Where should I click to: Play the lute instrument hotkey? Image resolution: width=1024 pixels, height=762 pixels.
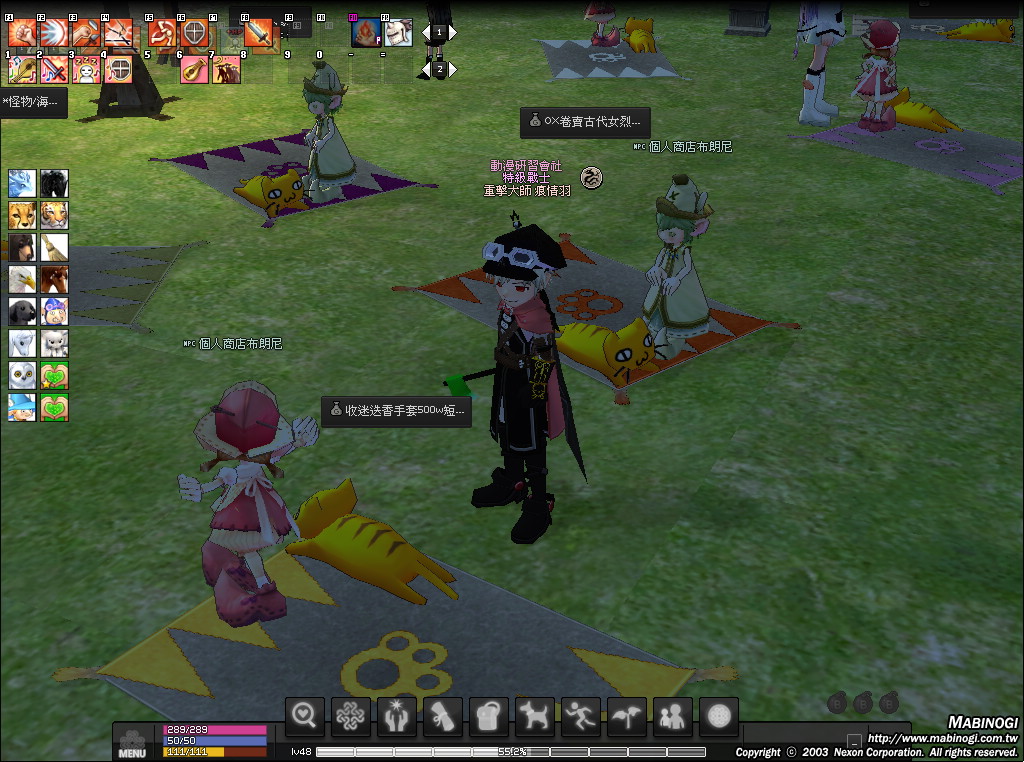pos(193,70)
